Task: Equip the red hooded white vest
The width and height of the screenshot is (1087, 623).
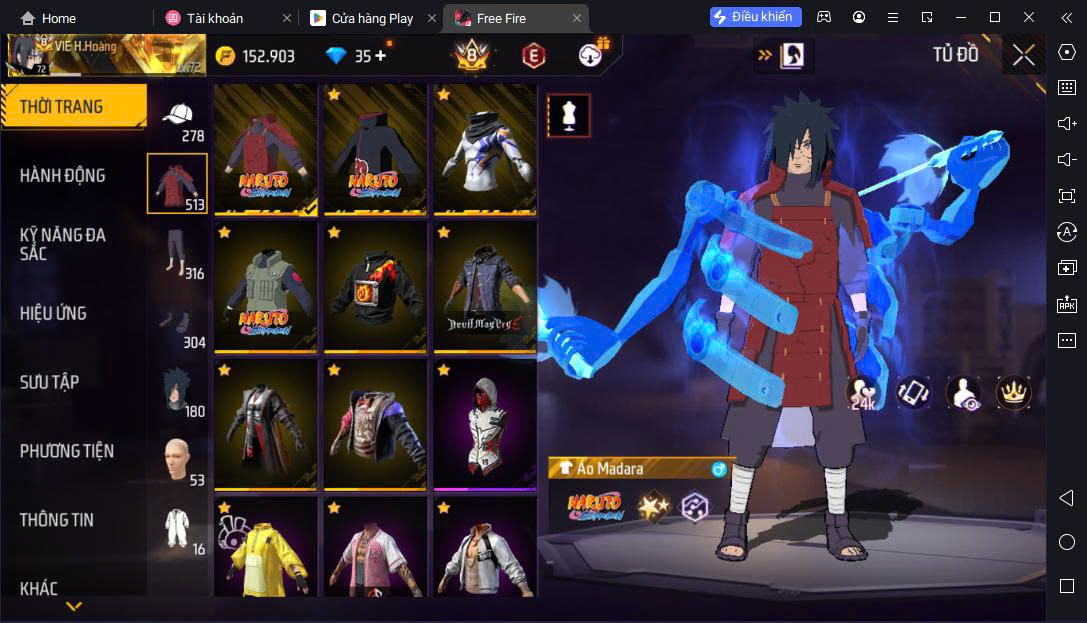Action: (x=485, y=424)
